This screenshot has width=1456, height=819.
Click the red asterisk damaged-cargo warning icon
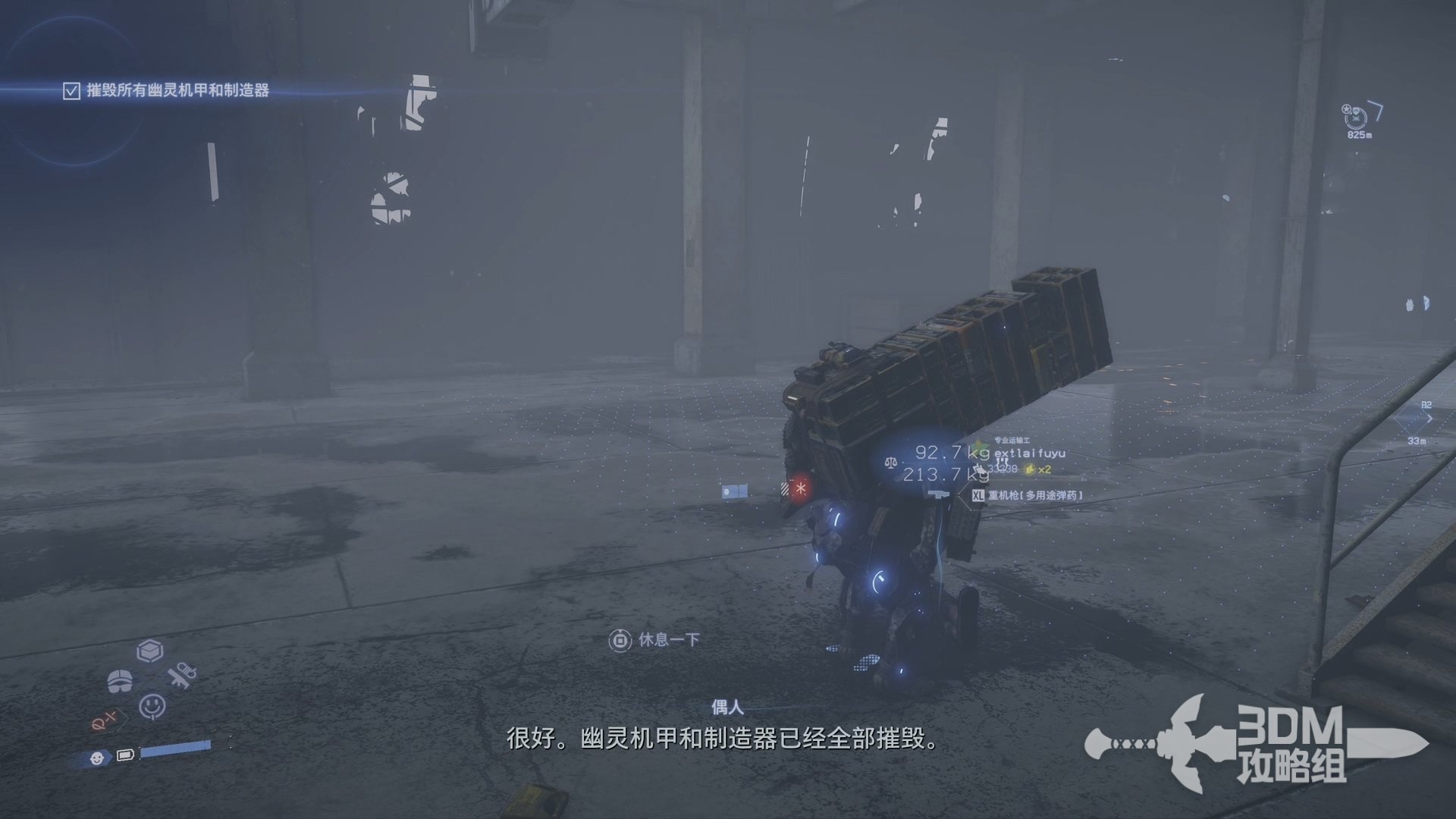point(801,489)
